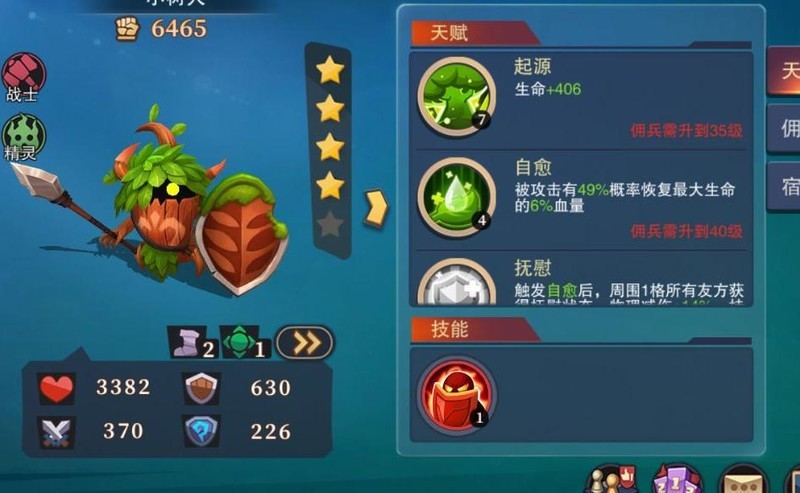800x493 pixels.
Task: Click the yellow arrow beside the star column
Action: coord(376,207)
